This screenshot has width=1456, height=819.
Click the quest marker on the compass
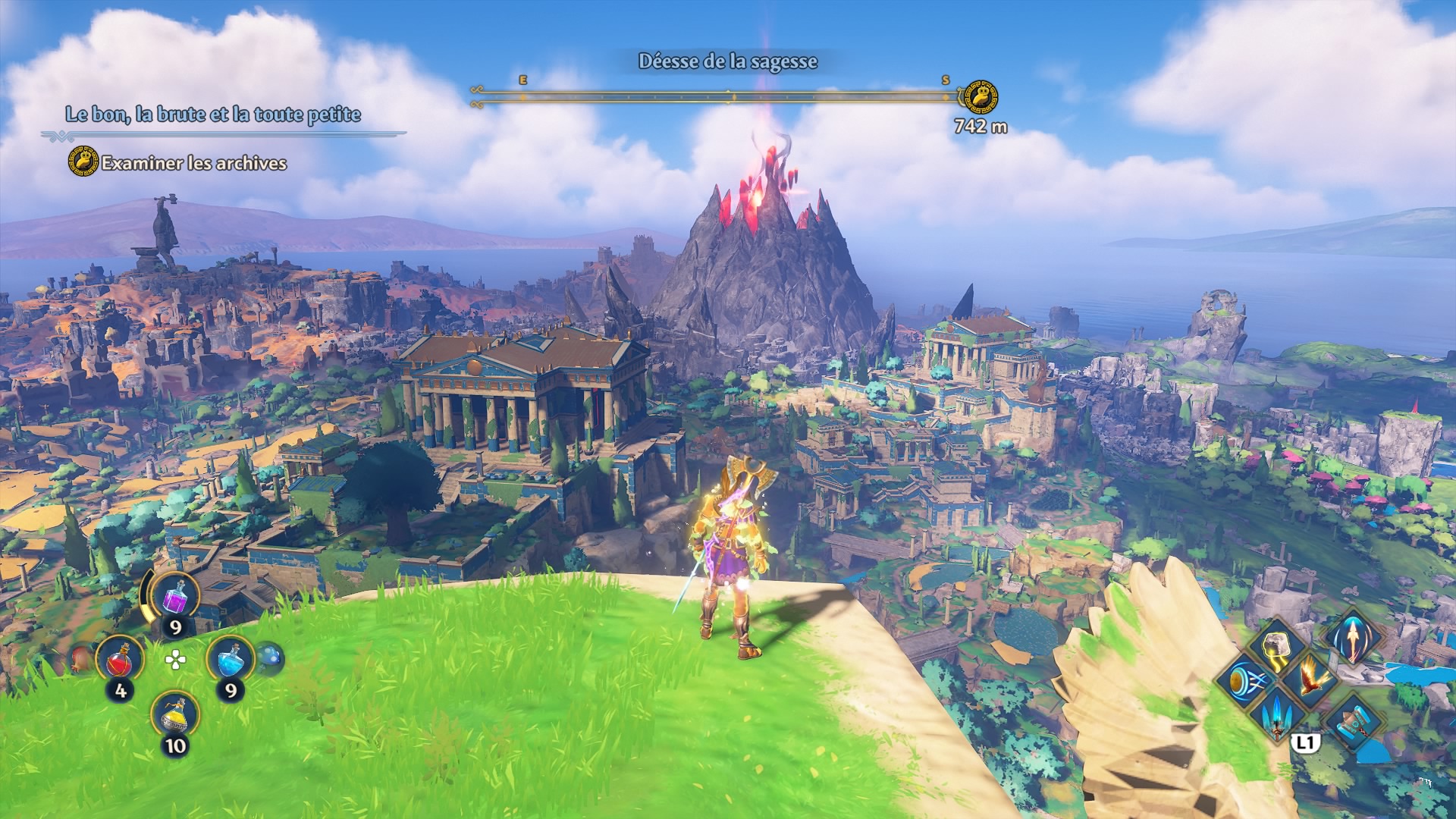coord(980,98)
